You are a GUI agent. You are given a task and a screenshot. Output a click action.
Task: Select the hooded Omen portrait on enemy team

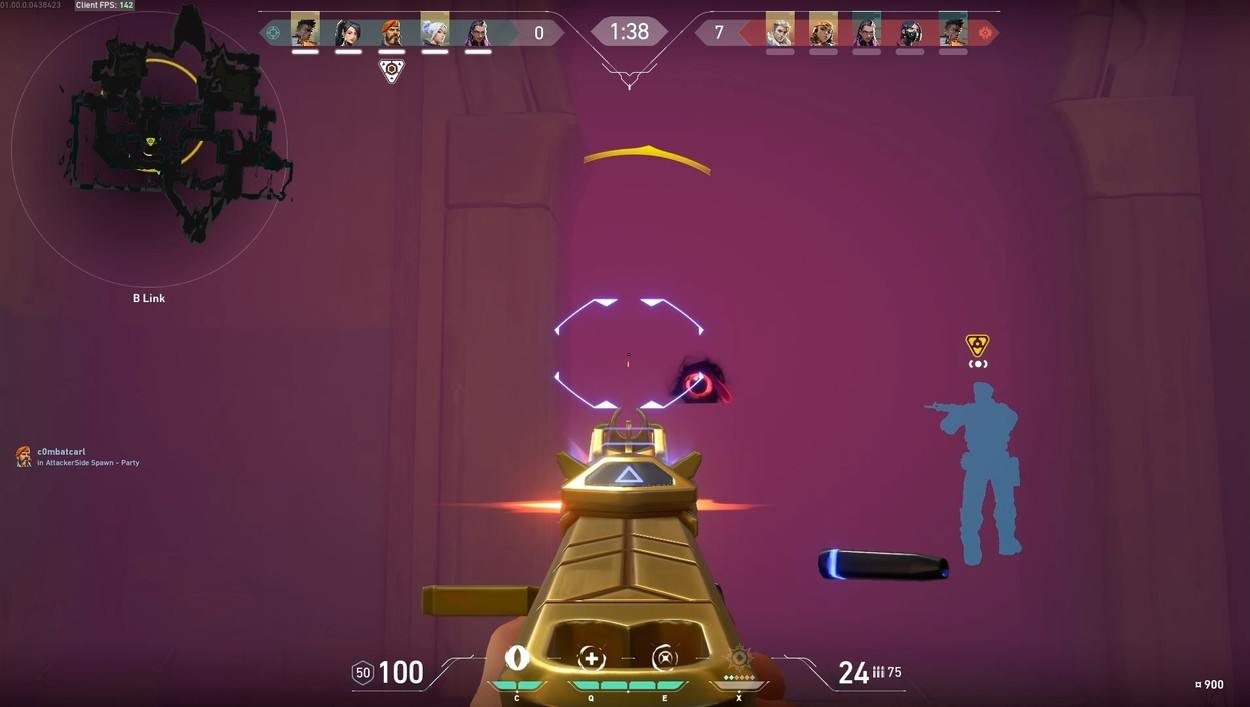point(909,32)
